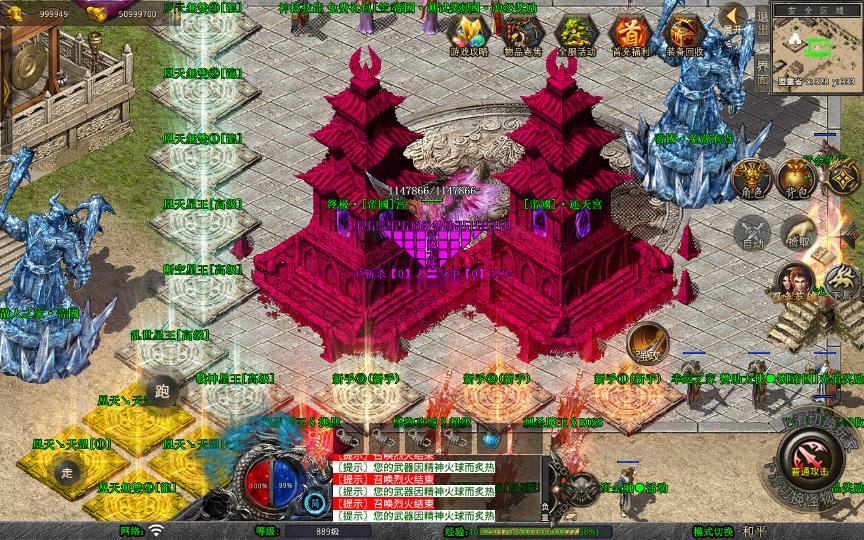Open the 背包 backpack inventory

click(x=797, y=176)
